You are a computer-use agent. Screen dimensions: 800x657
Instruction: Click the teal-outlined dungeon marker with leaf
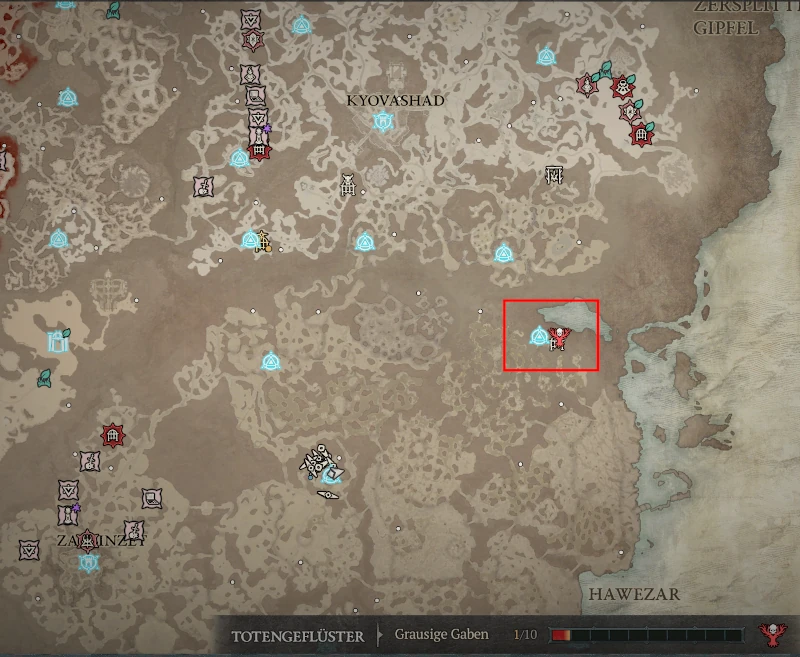(x=57, y=341)
